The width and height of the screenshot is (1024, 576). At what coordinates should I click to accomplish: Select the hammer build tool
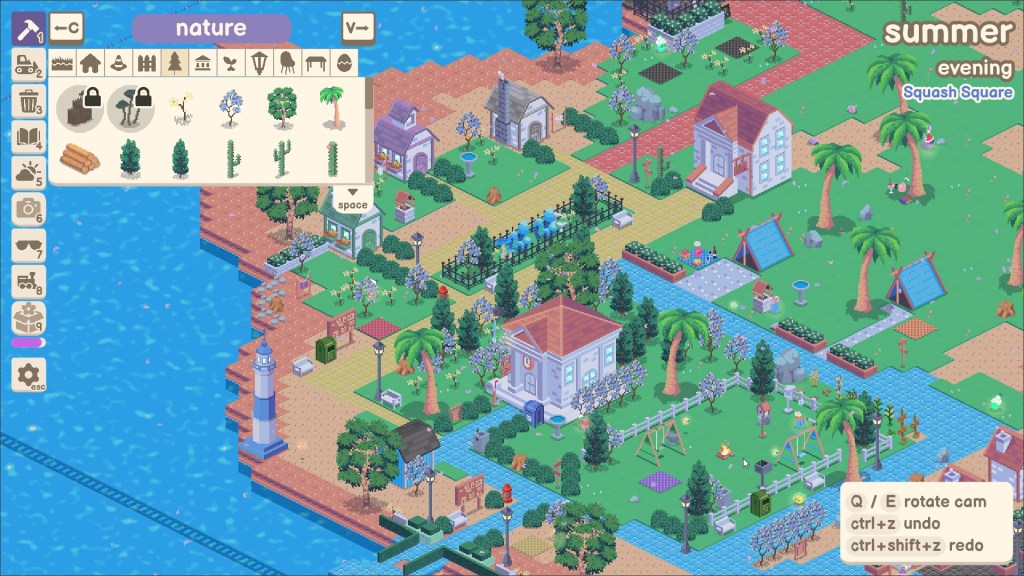click(x=28, y=27)
